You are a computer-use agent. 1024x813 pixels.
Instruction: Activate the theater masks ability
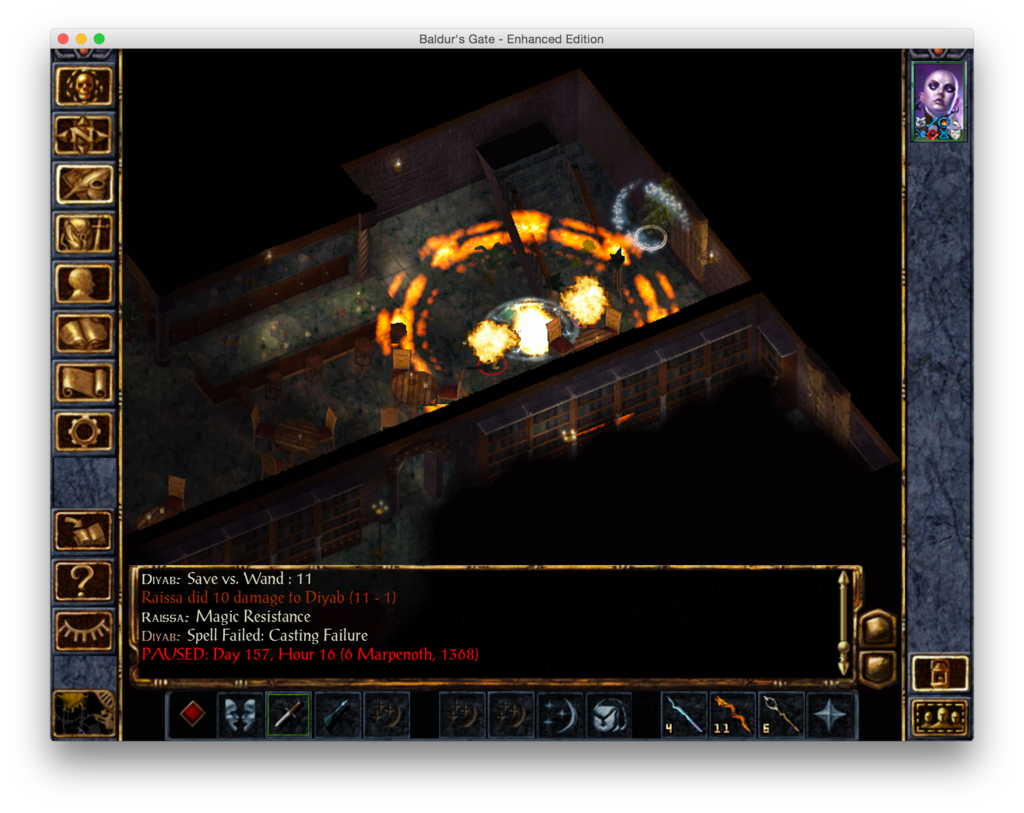click(241, 715)
